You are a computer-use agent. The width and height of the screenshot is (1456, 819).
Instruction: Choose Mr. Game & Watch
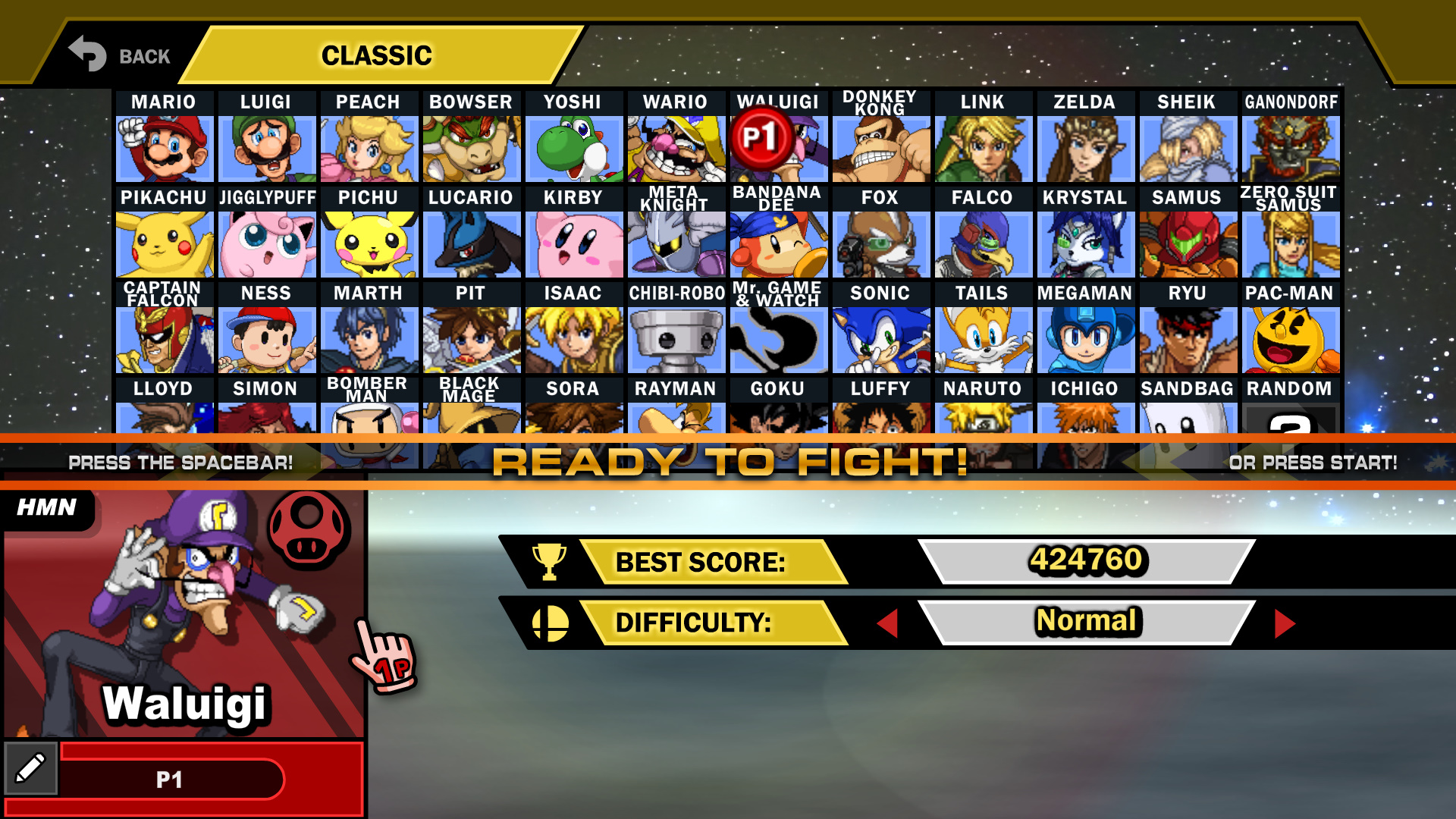tap(780, 338)
